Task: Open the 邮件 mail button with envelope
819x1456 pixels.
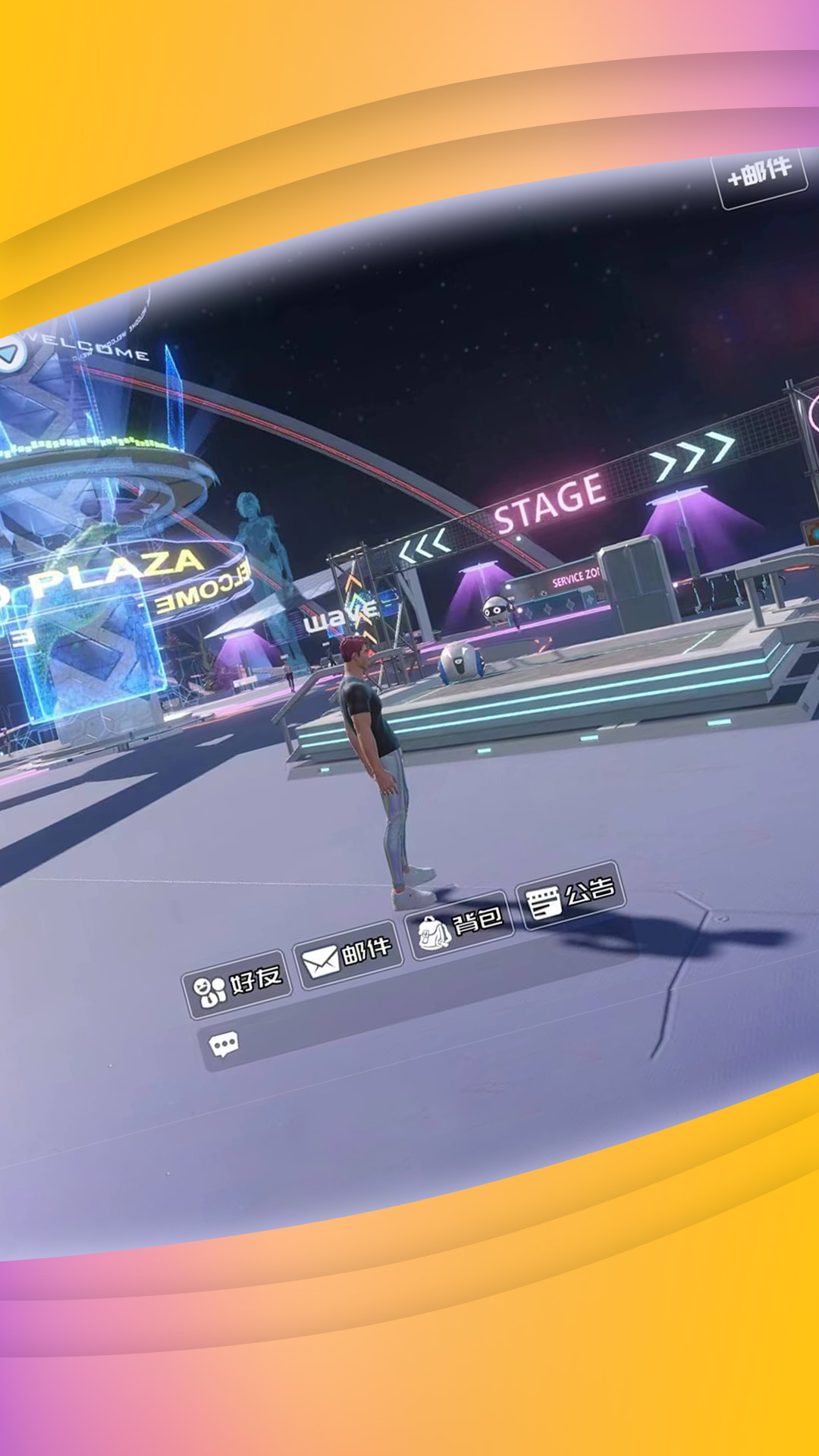Action: (347, 955)
